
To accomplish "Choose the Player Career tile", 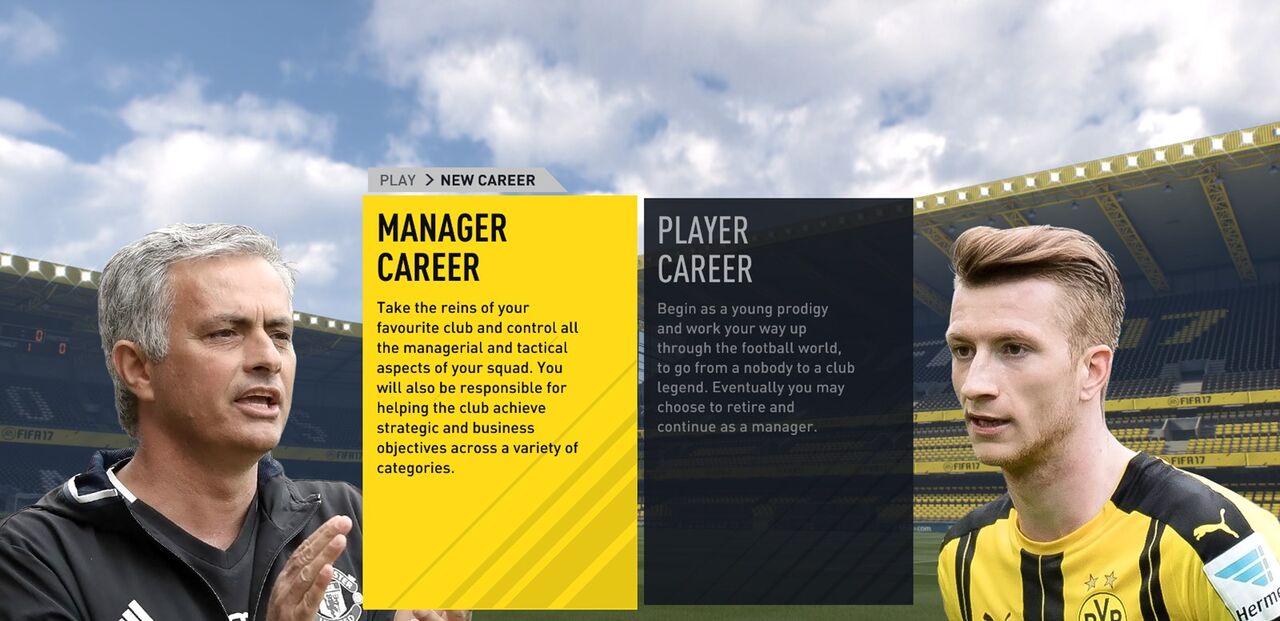I will coord(778,401).
